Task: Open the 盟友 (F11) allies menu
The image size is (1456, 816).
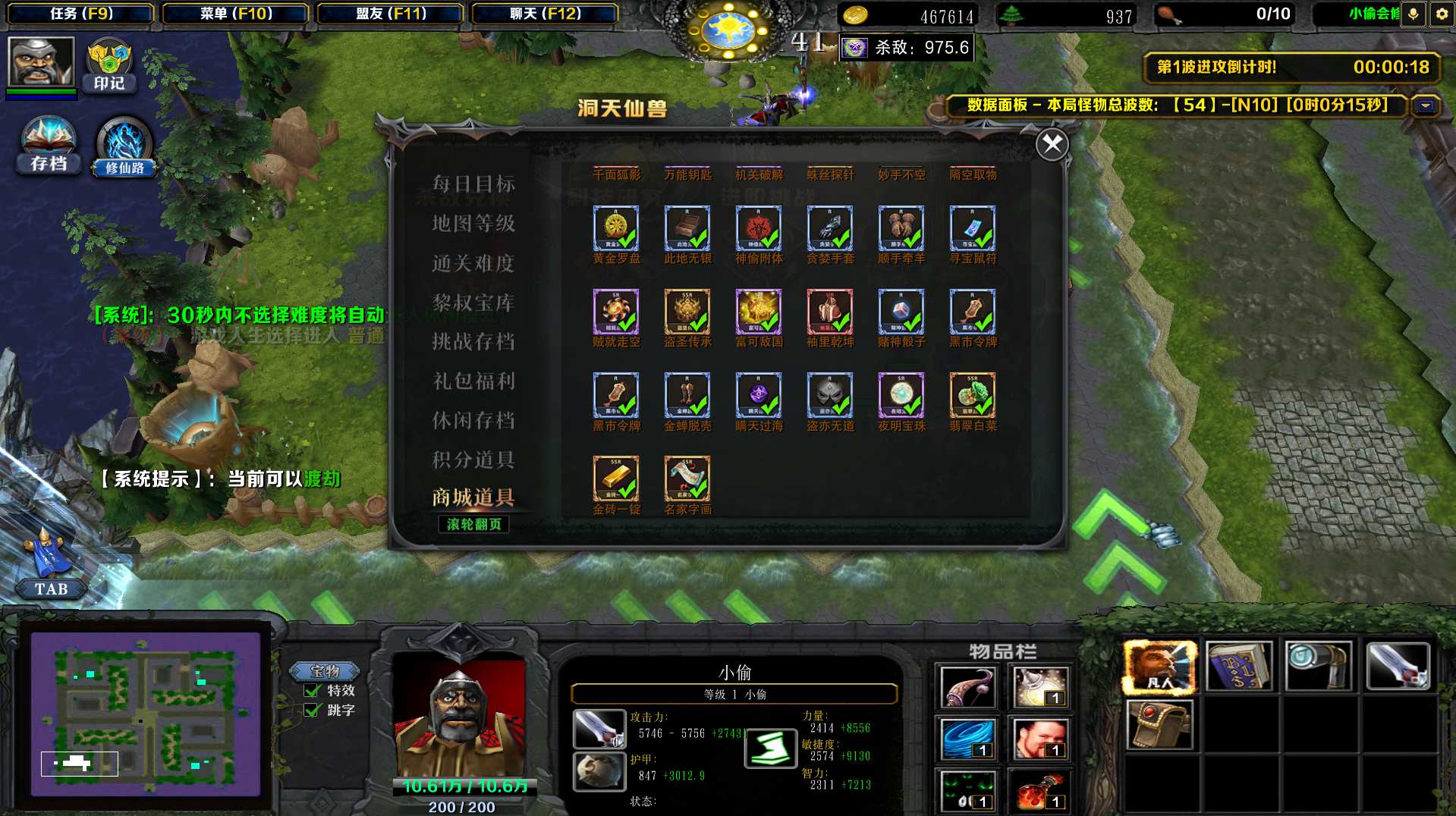Action: click(391, 14)
